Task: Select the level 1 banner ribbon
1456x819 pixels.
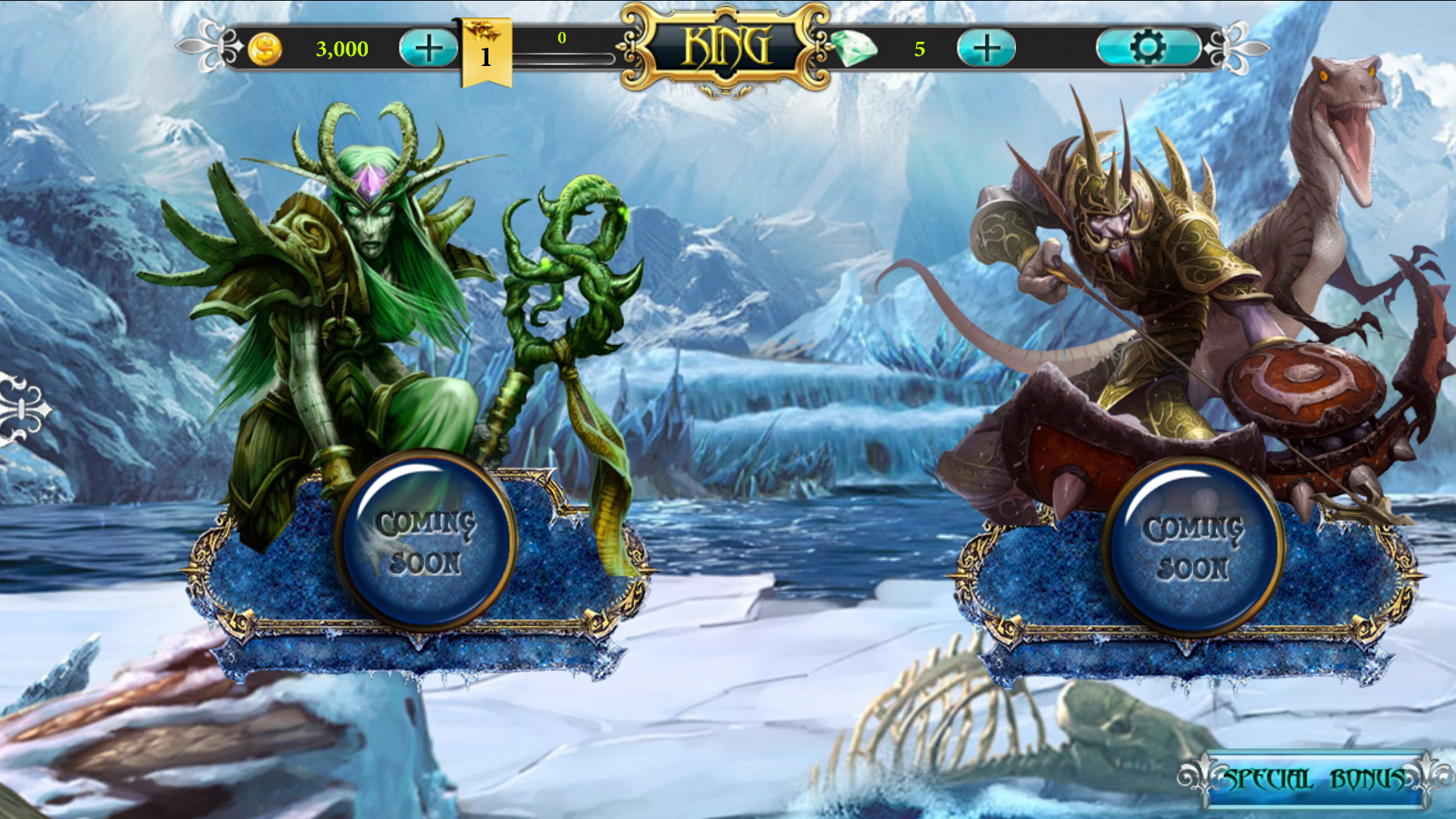Action: tap(486, 55)
